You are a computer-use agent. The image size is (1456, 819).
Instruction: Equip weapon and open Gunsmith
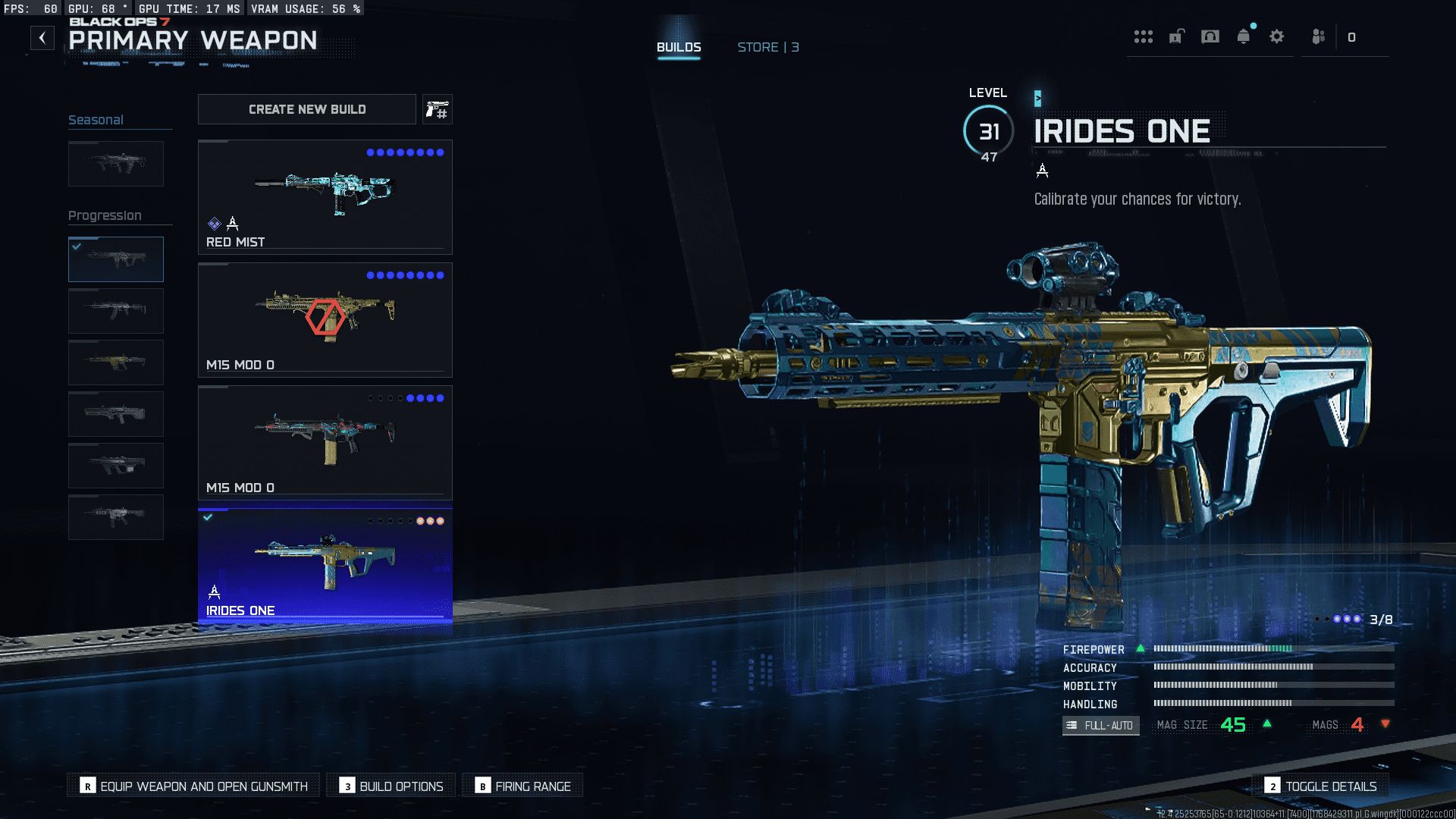(194, 786)
